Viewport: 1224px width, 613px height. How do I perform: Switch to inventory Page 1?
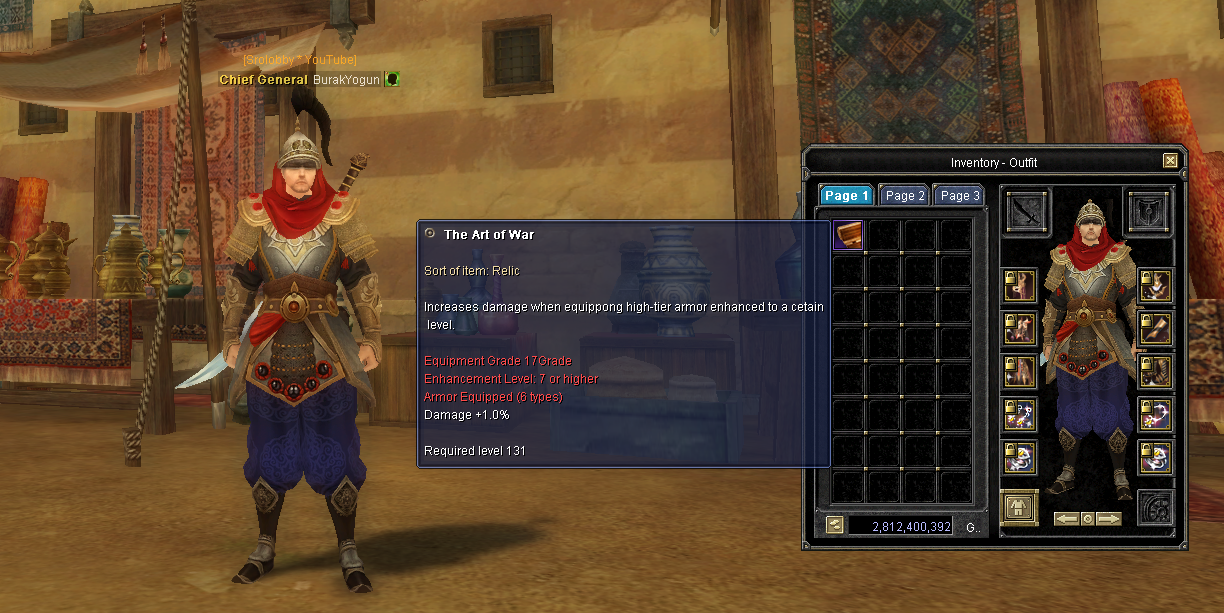click(846, 196)
